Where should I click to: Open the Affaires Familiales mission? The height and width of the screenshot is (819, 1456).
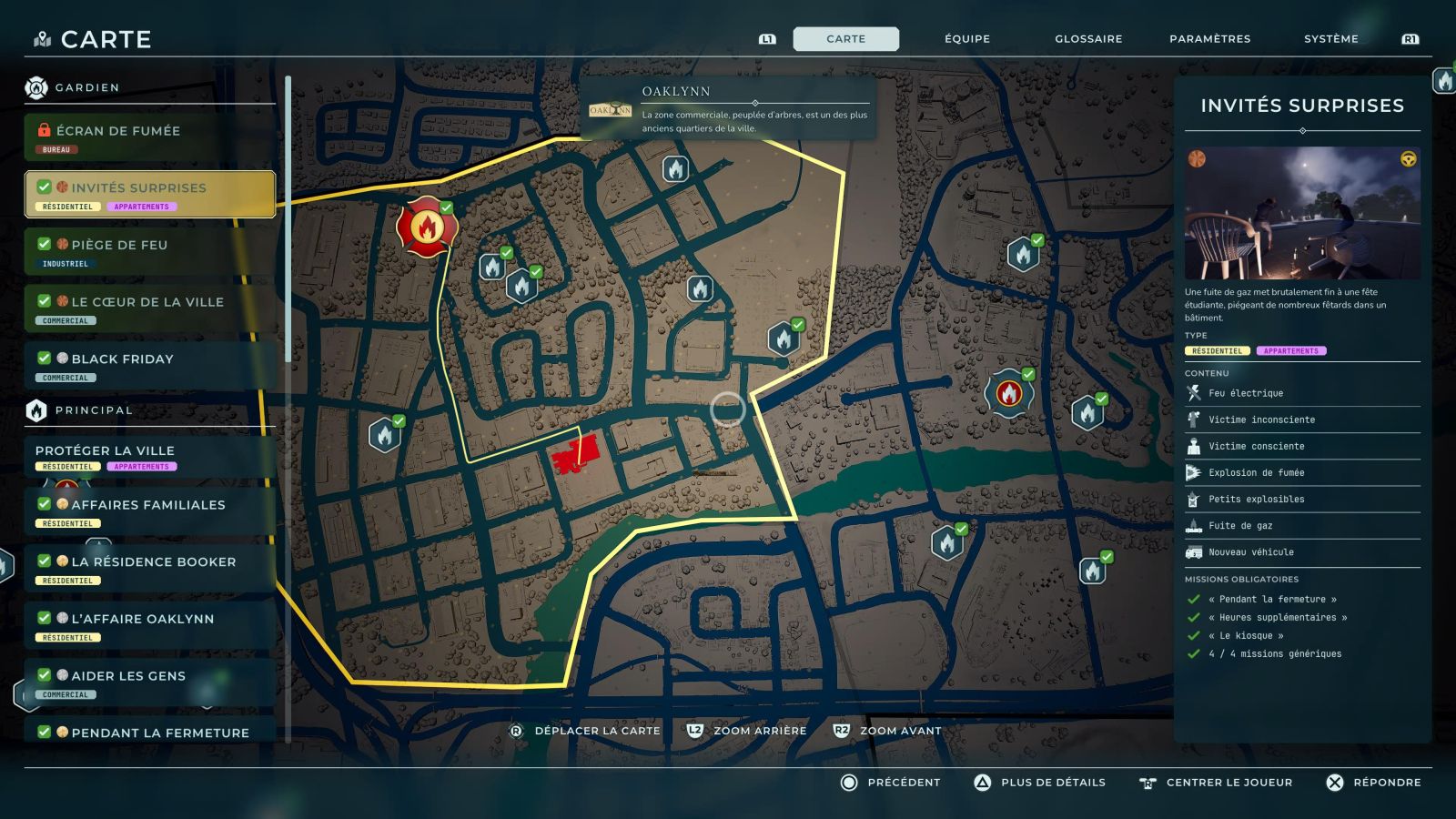(x=149, y=511)
